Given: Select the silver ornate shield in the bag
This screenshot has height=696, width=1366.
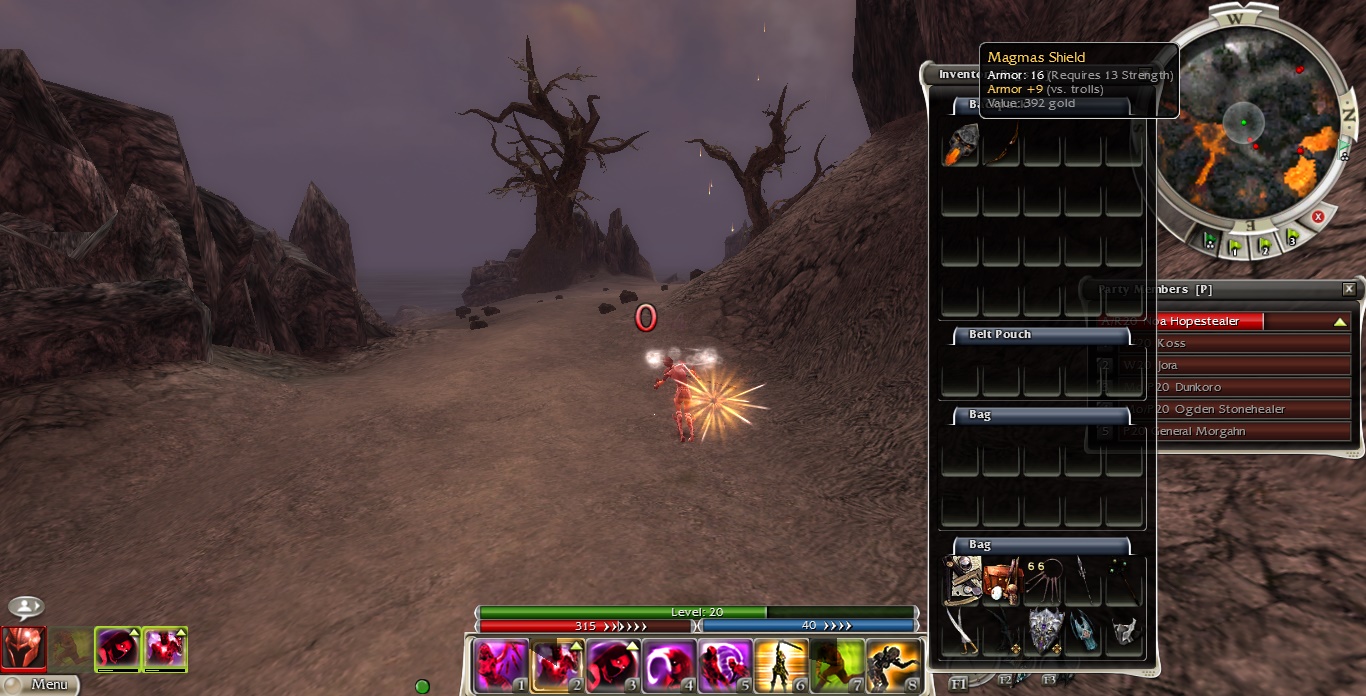Looking at the screenshot, I should [1043, 630].
